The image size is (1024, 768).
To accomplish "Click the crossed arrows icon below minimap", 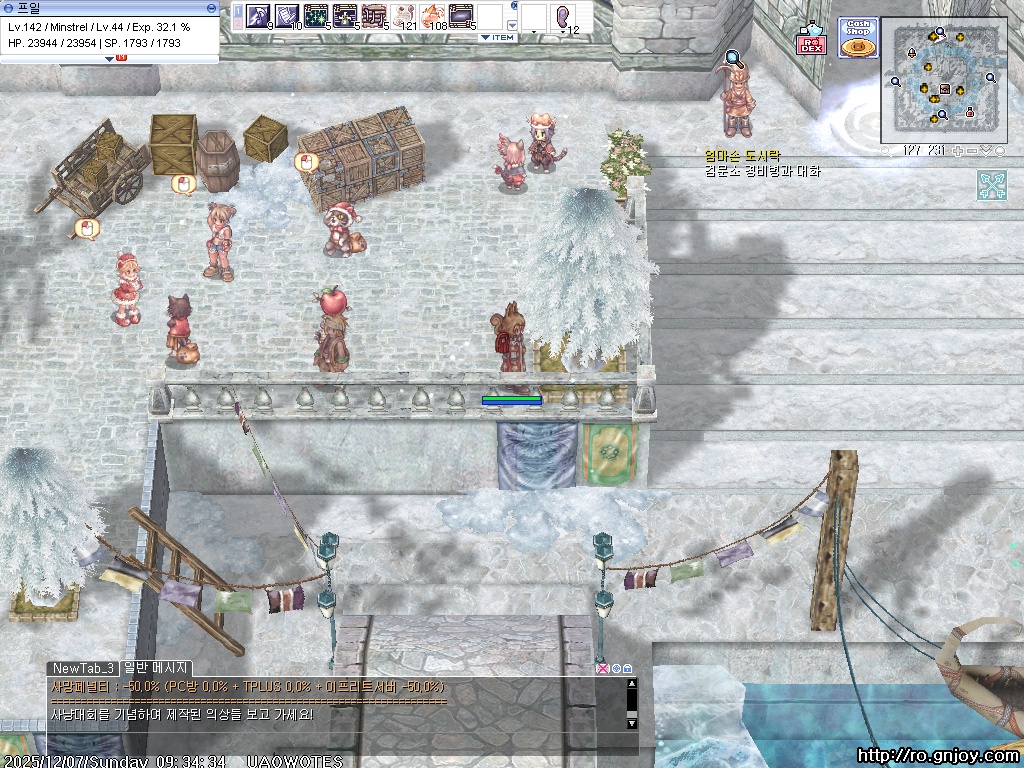I will click(992, 185).
